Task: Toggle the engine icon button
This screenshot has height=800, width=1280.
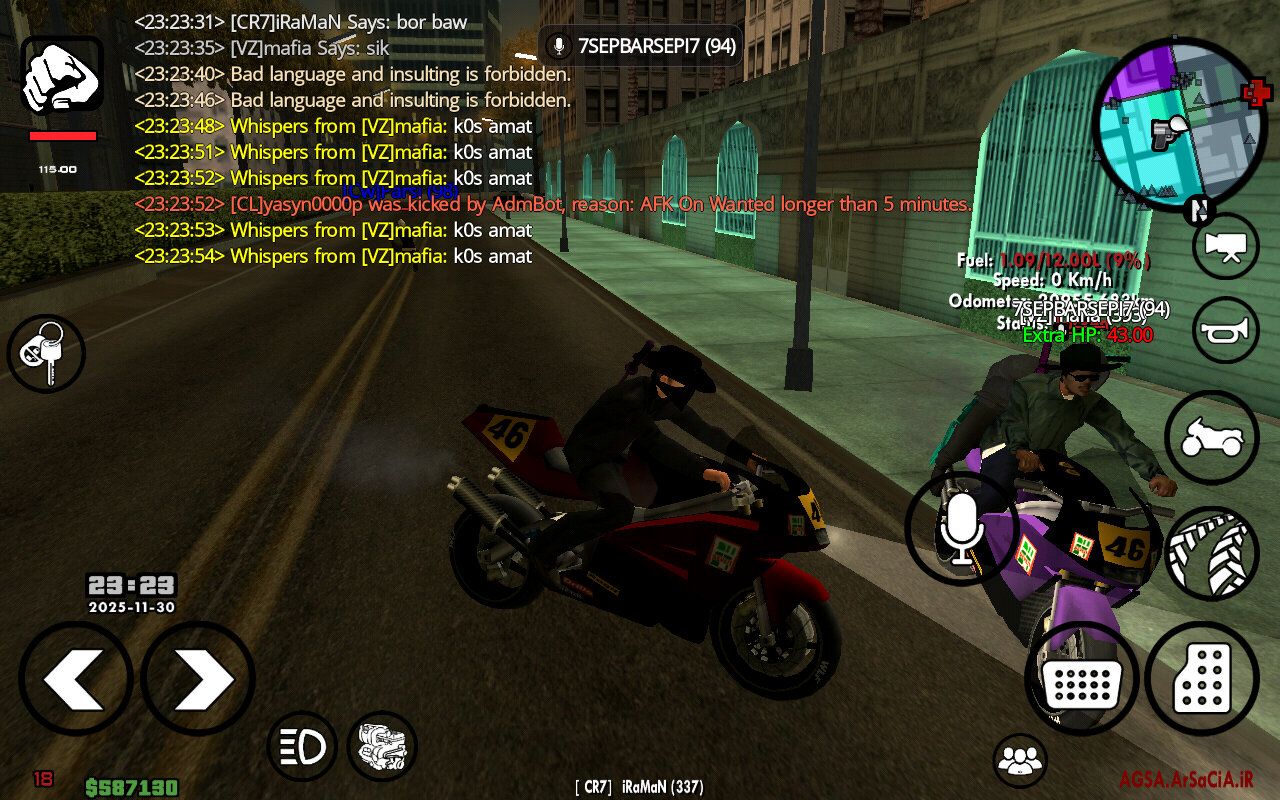Action: click(x=381, y=745)
